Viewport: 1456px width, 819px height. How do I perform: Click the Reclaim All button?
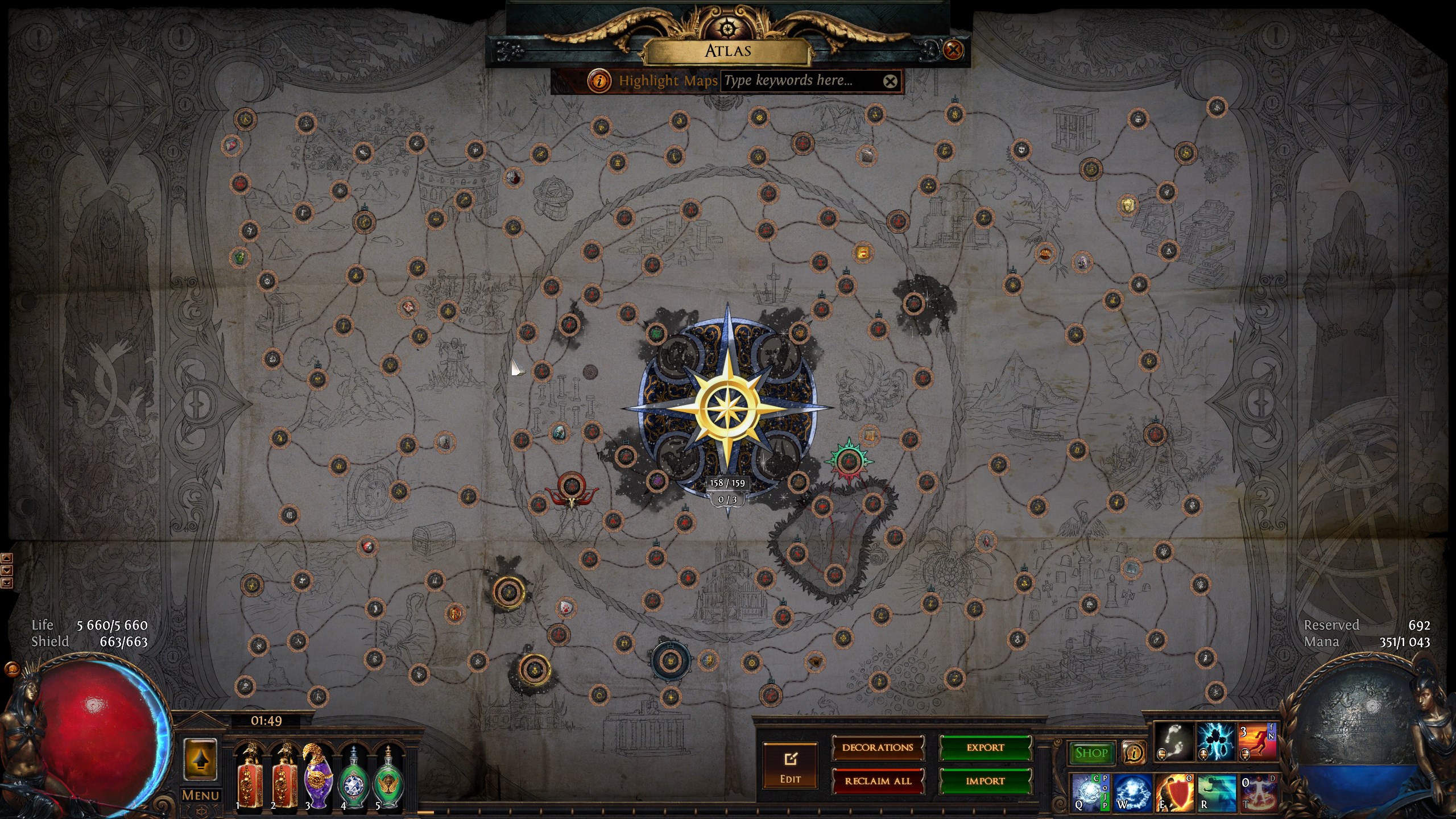click(878, 781)
